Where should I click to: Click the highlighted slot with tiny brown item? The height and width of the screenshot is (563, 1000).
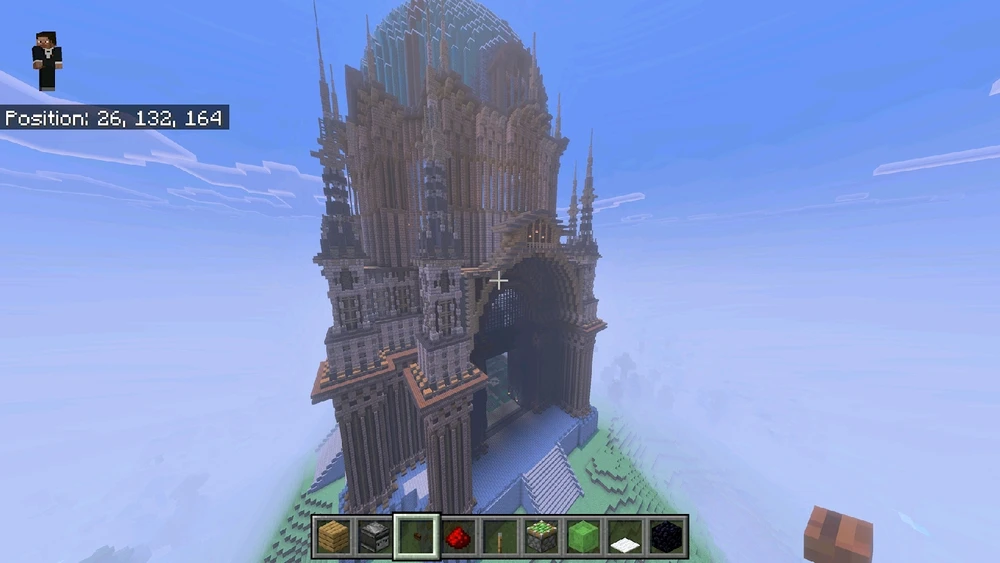click(x=415, y=537)
